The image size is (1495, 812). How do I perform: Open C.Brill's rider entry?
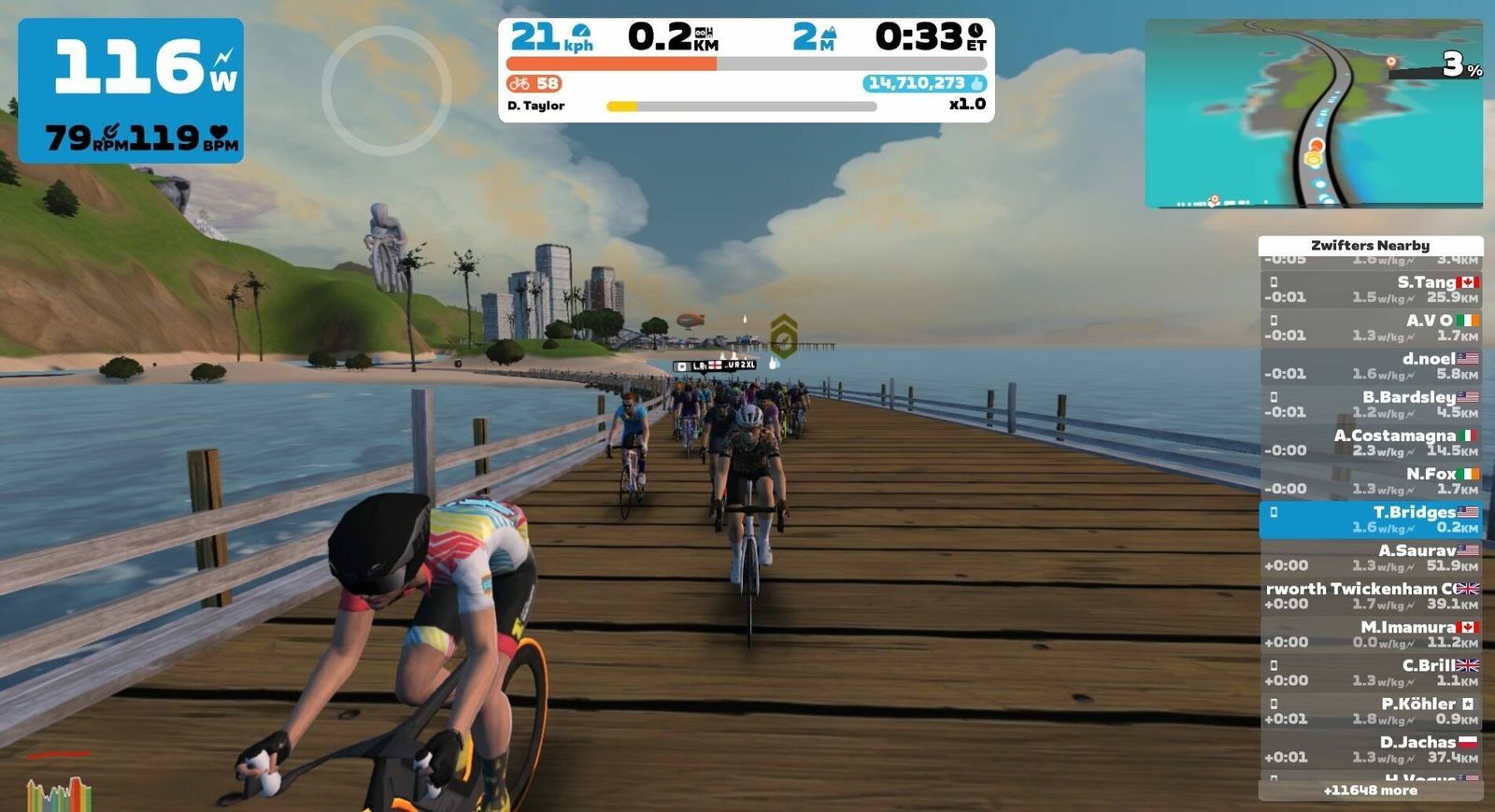pos(1370,673)
